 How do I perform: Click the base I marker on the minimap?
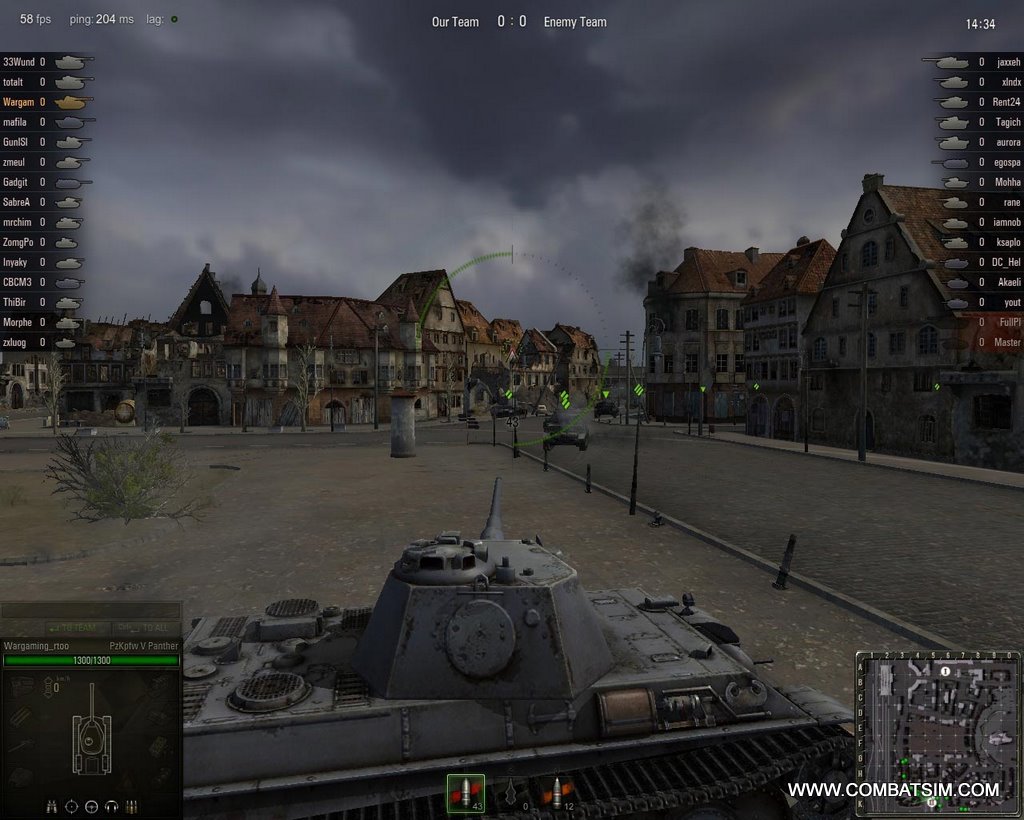pos(945,671)
